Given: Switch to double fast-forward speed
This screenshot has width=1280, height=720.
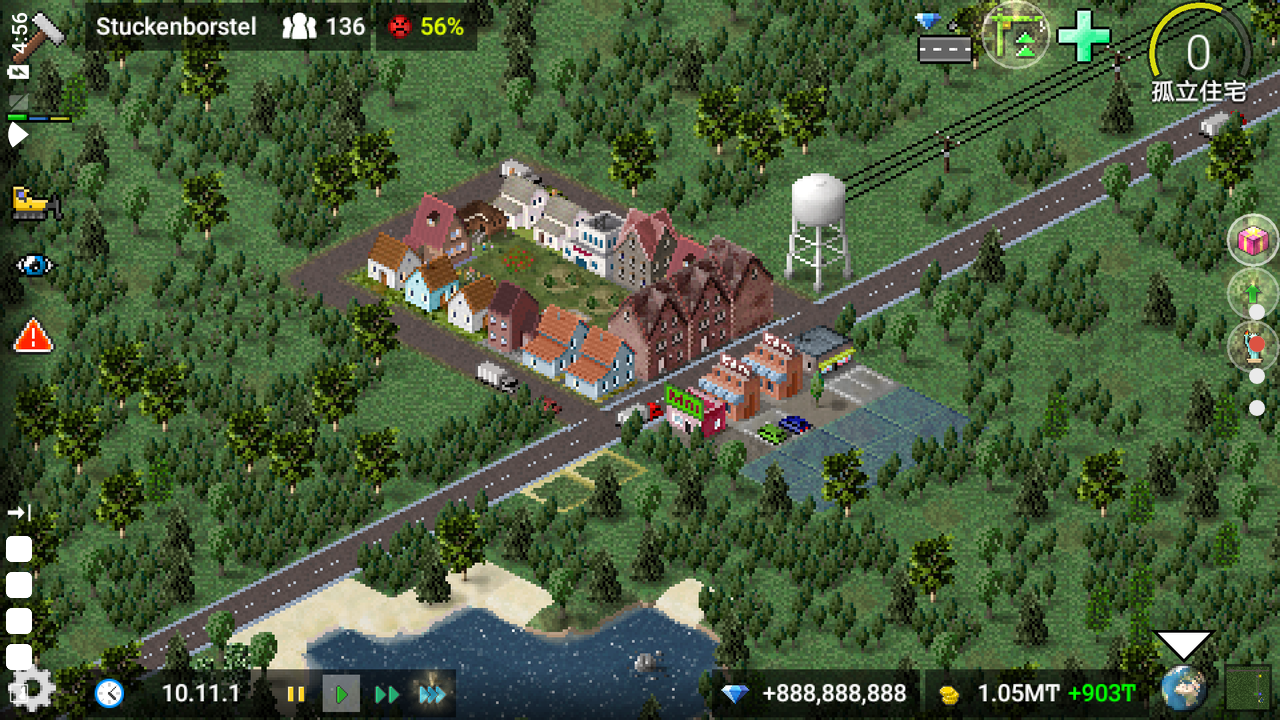Looking at the screenshot, I should pyautogui.click(x=387, y=694).
